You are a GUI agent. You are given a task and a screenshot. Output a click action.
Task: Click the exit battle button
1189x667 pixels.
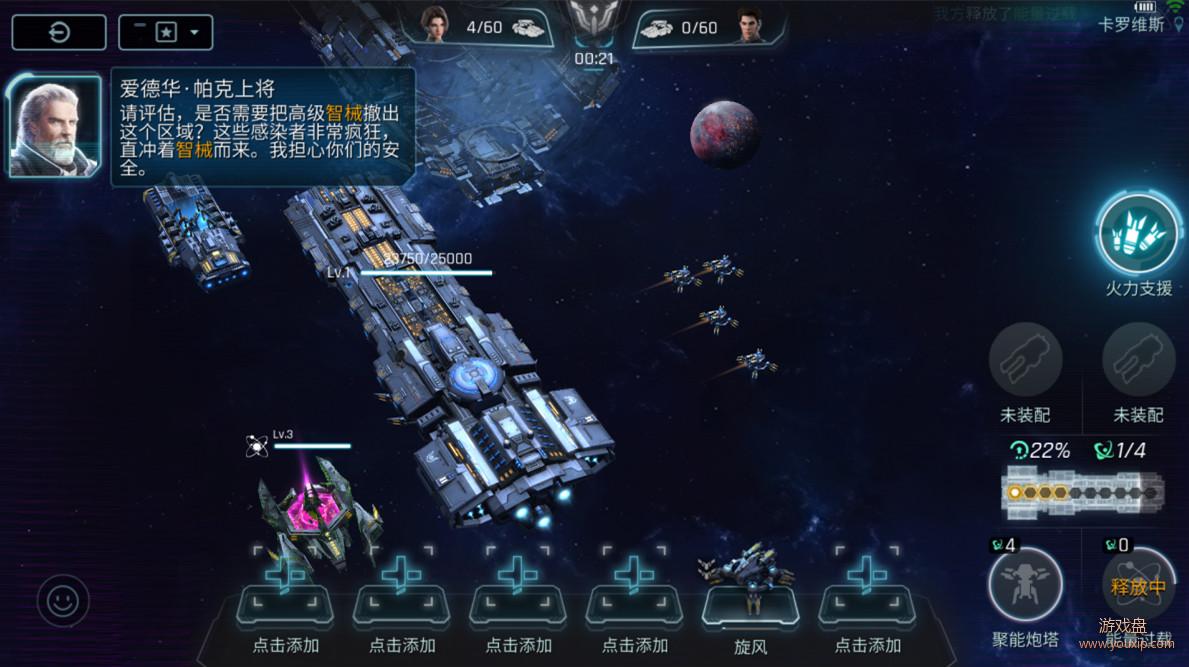(x=59, y=32)
